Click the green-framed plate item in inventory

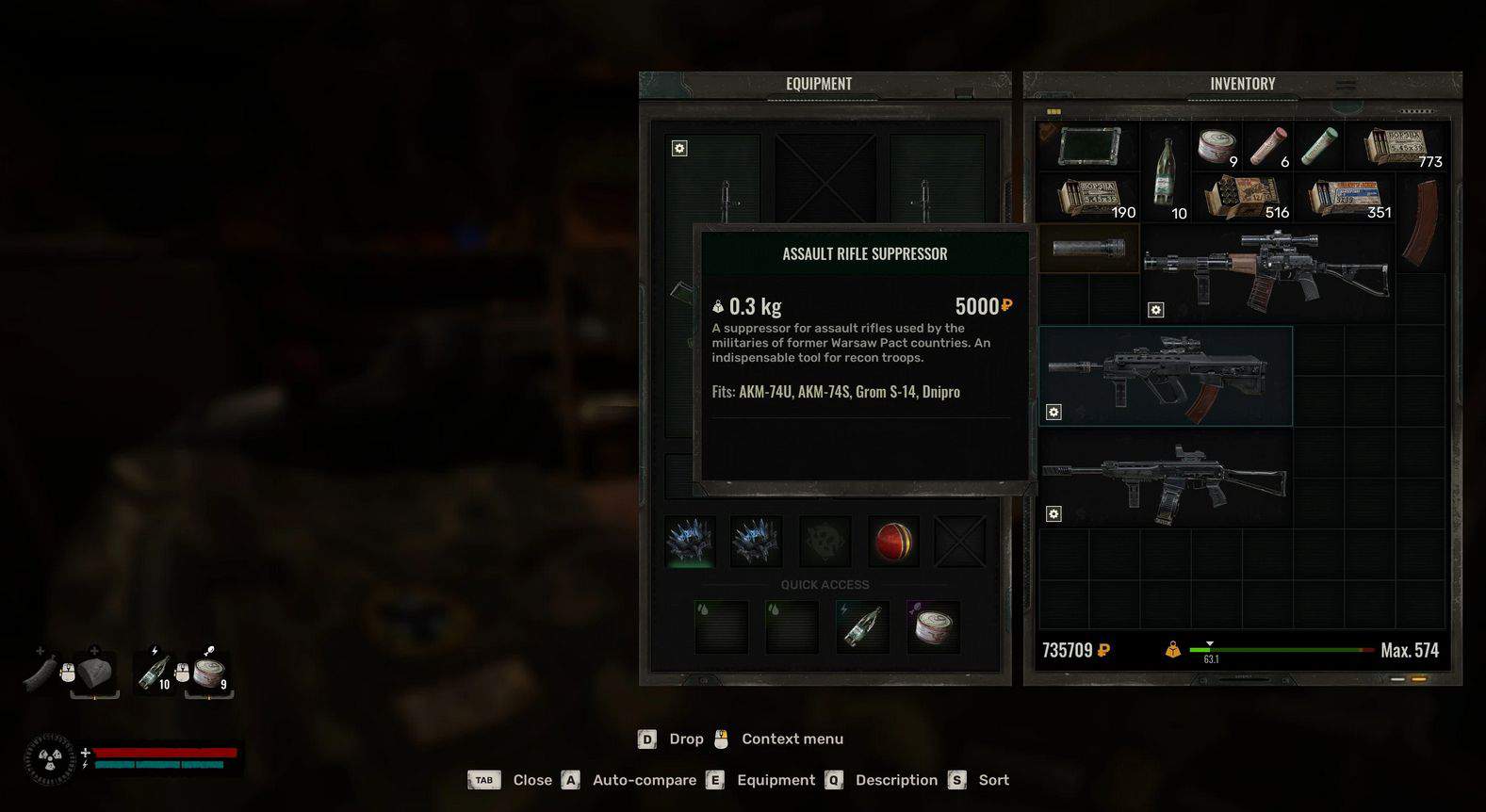click(1088, 147)
